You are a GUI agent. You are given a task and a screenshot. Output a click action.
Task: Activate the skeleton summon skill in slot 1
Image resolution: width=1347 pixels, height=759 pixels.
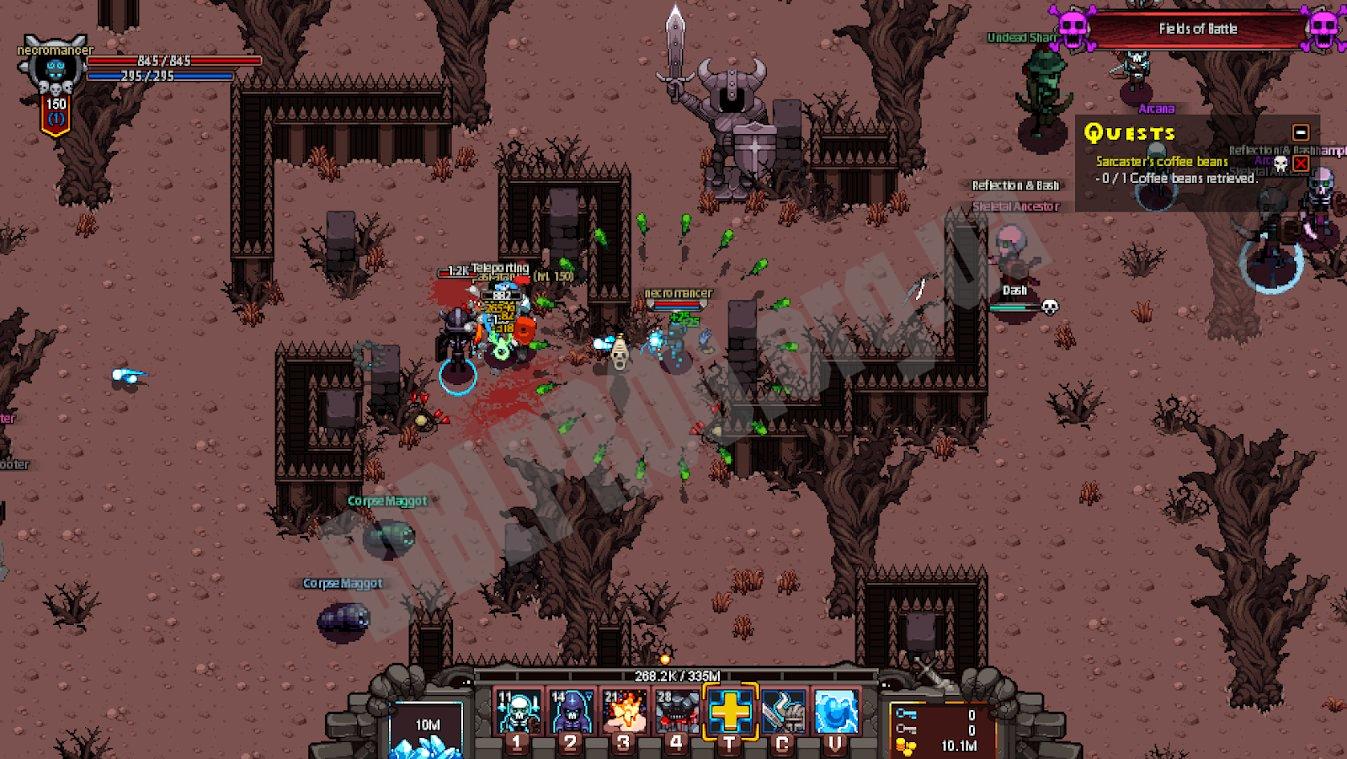click(519, 712)
